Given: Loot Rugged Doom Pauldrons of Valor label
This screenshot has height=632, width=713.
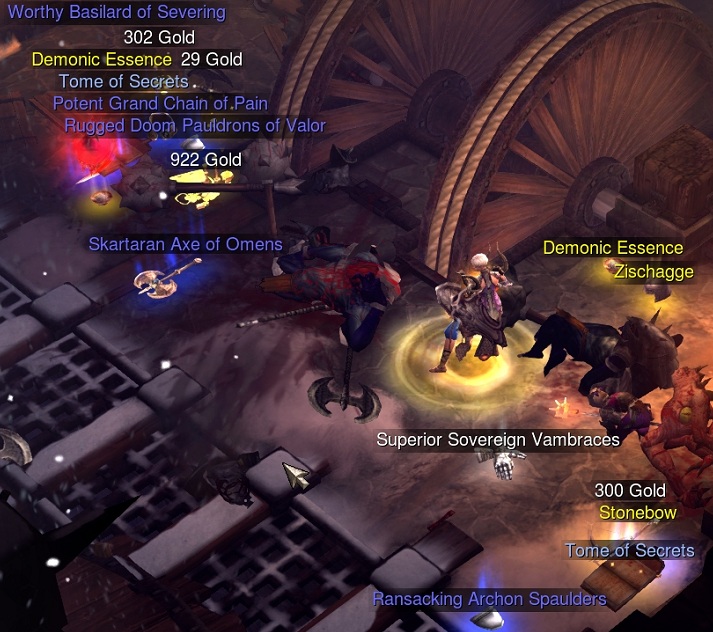Looking at the screenshot, I should (x=195, y=126).
